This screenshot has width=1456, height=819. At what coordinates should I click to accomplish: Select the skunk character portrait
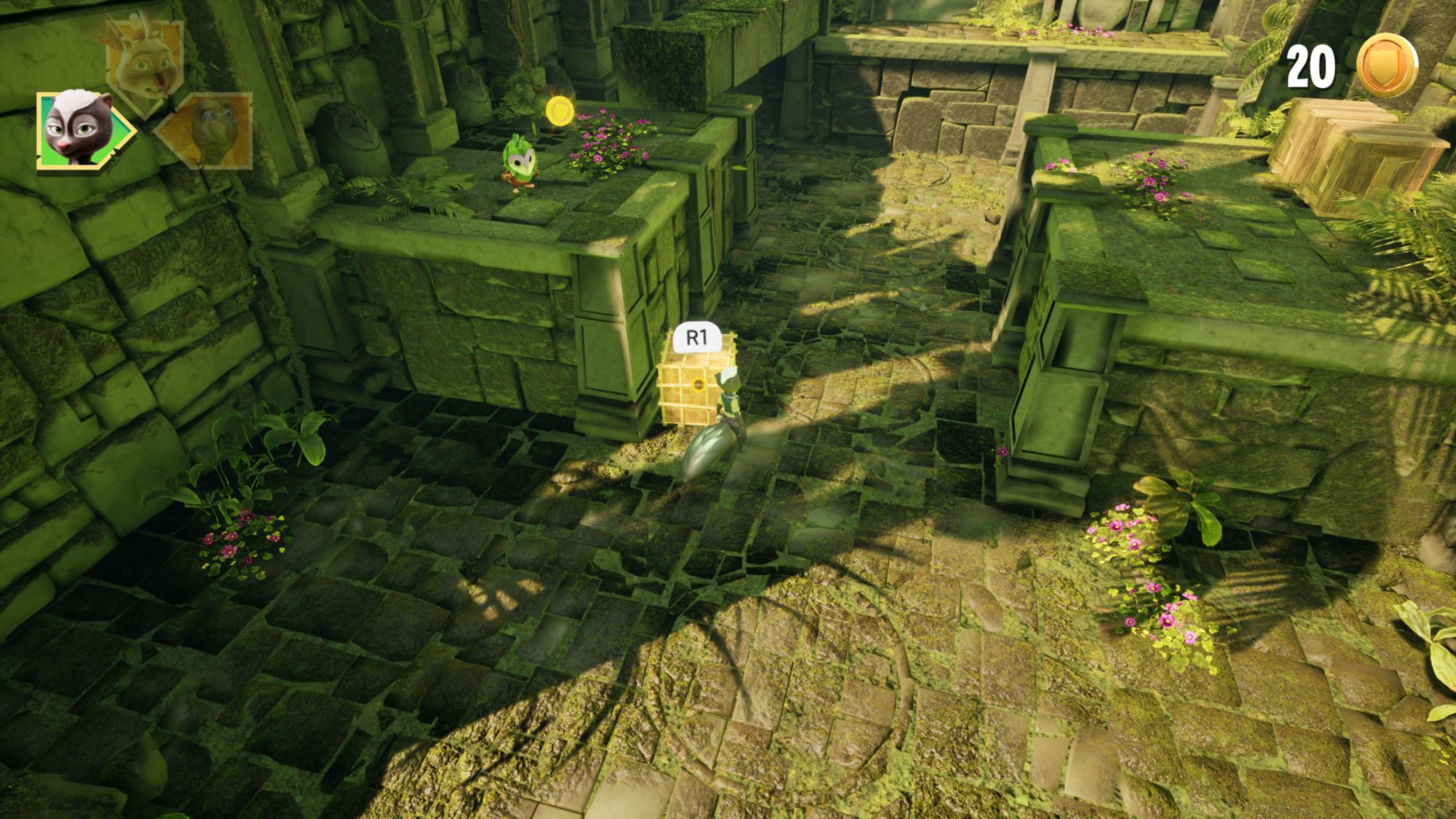coord(80,130)
